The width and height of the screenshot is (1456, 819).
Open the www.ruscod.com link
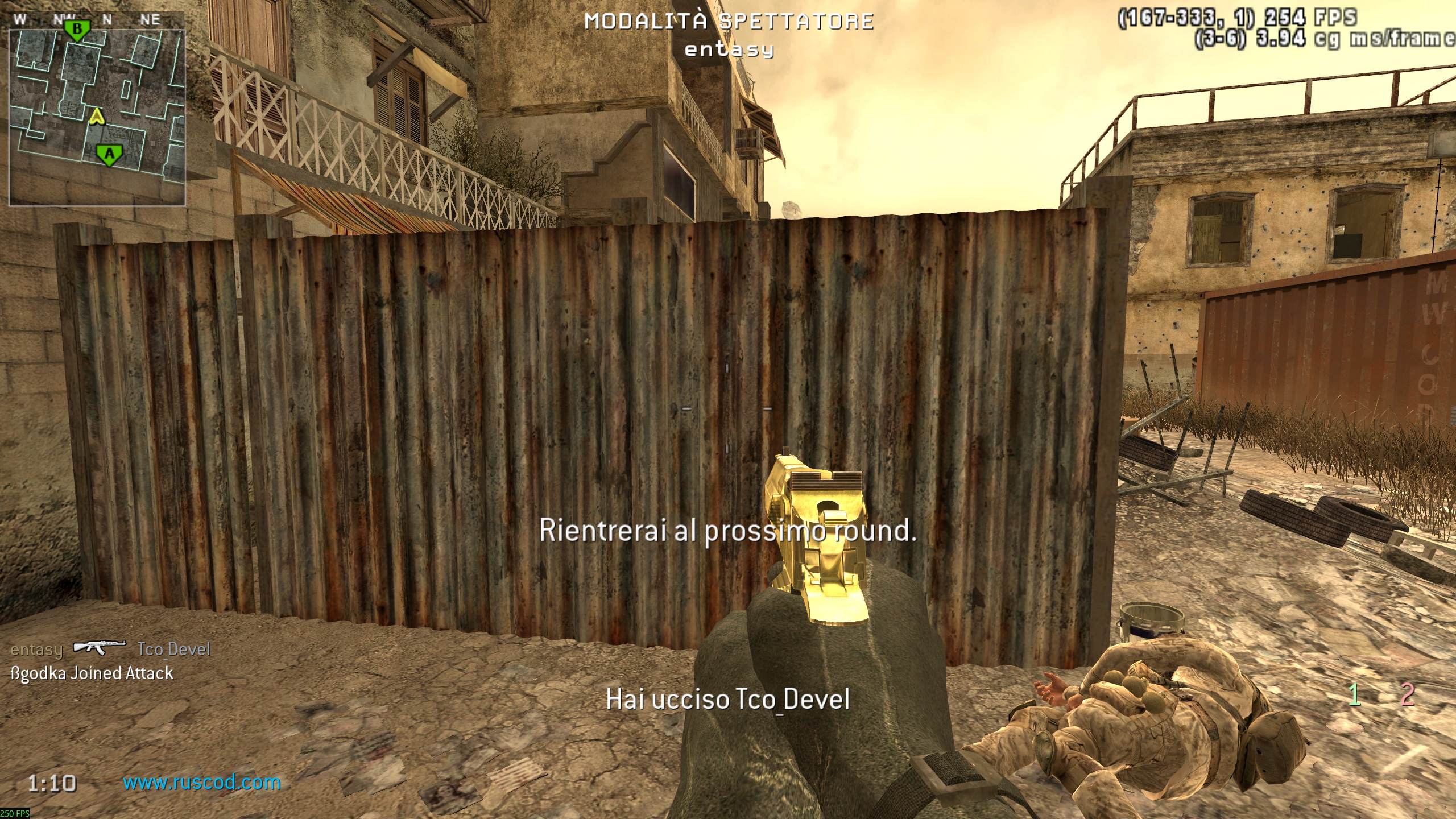[202, 783]
